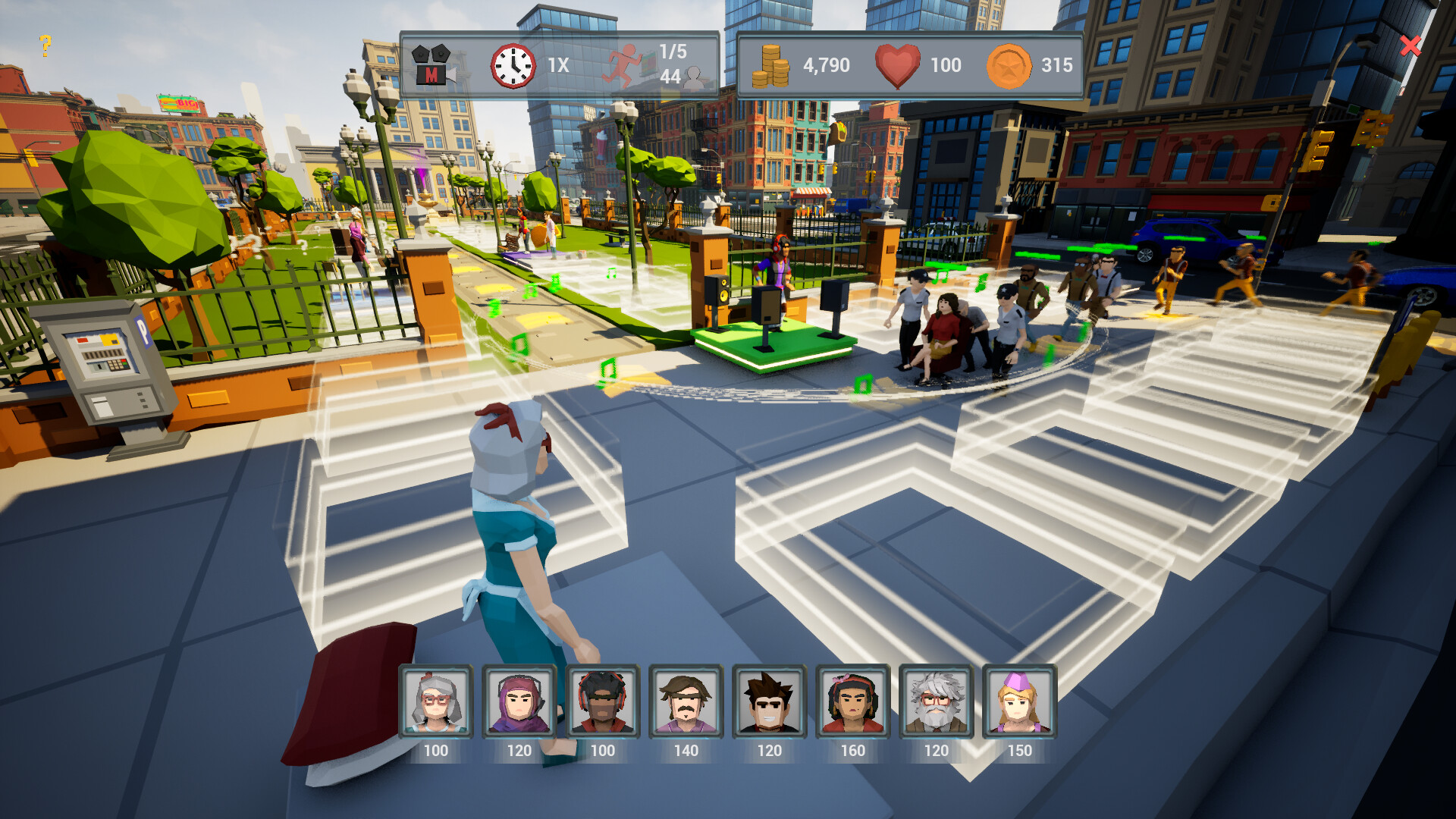Click the gold coins money icon

click(770, 65)
